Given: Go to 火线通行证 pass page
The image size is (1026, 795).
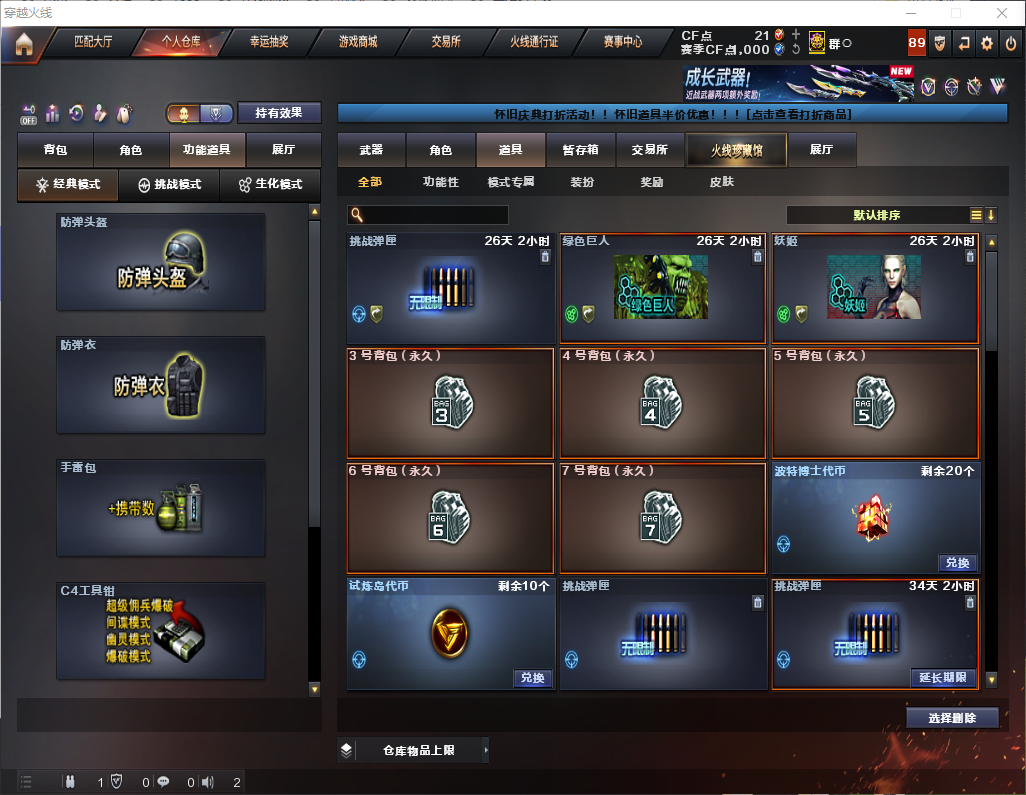Looking at the screenshot, I should click(x=534, y=42).
